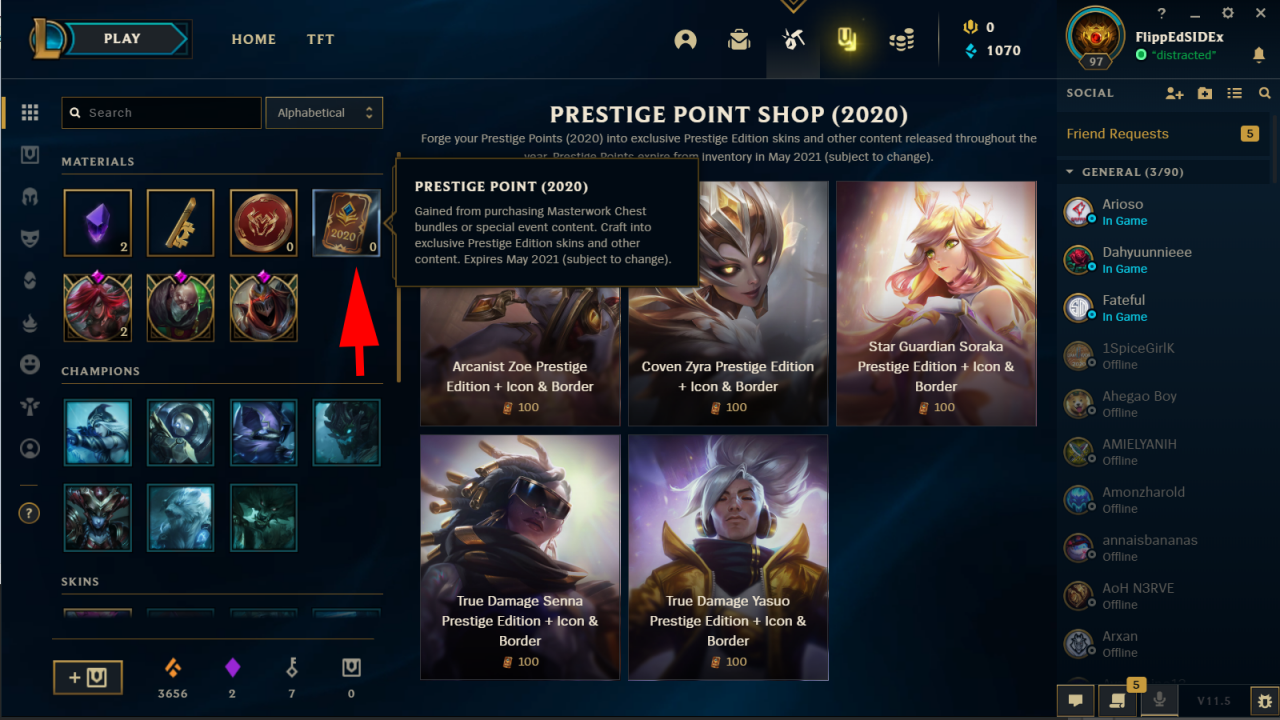Select the emotes smiley category icon
The height and width of the screenshot is (720, 1280).
[29, 365]
